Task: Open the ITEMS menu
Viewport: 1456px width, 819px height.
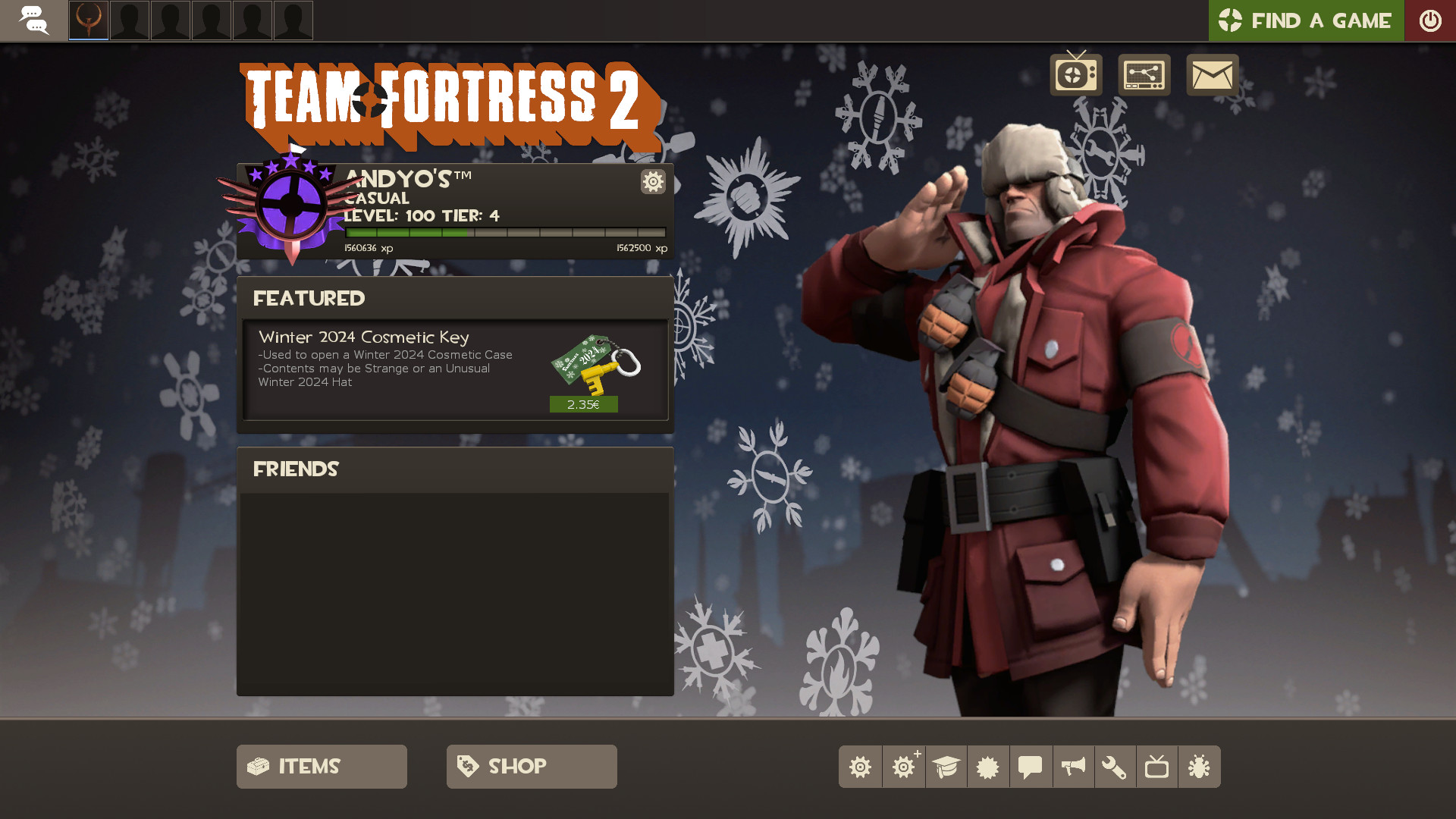Action: coord(321,766)
